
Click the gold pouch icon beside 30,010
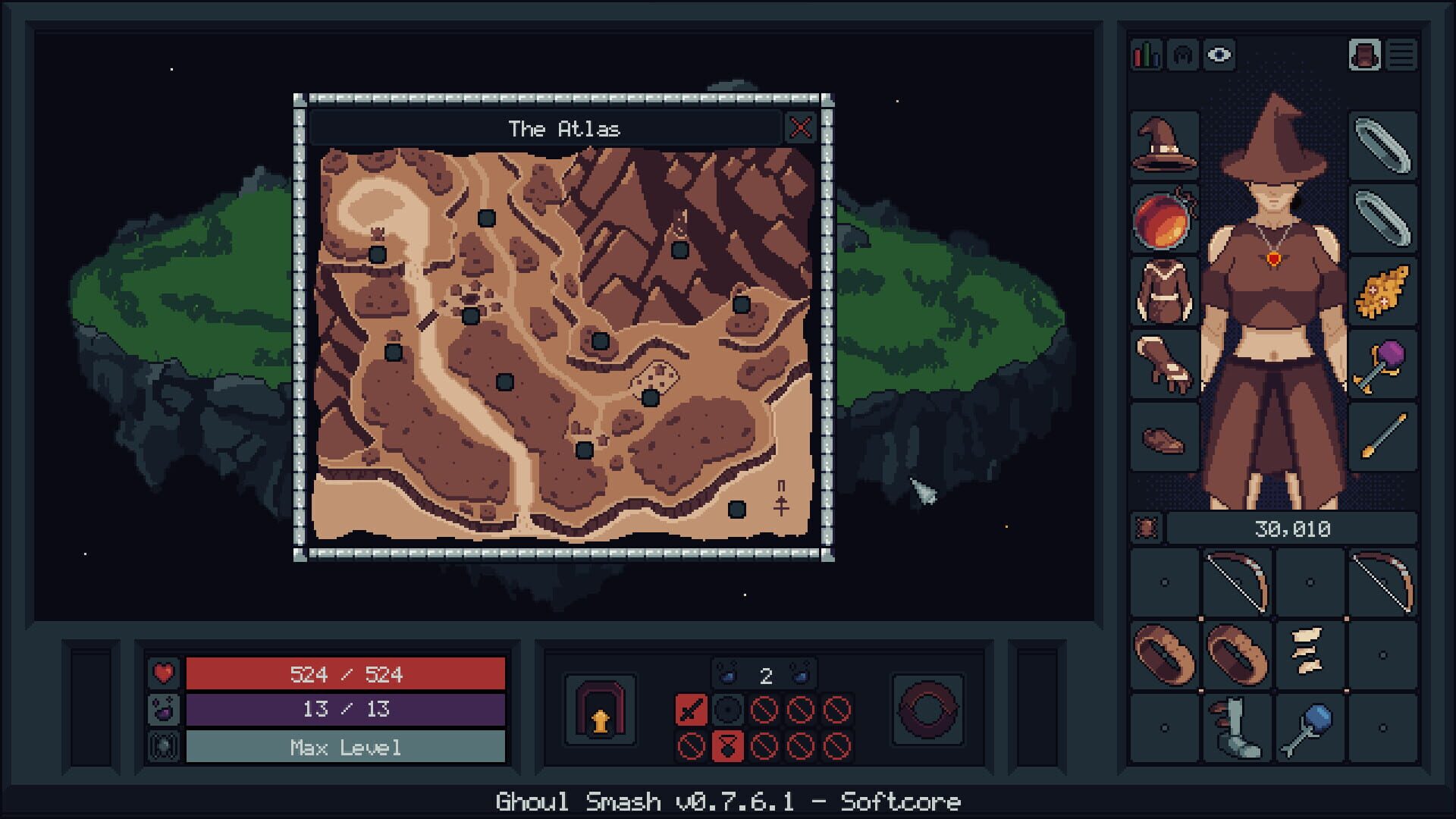click(1147, 529)
